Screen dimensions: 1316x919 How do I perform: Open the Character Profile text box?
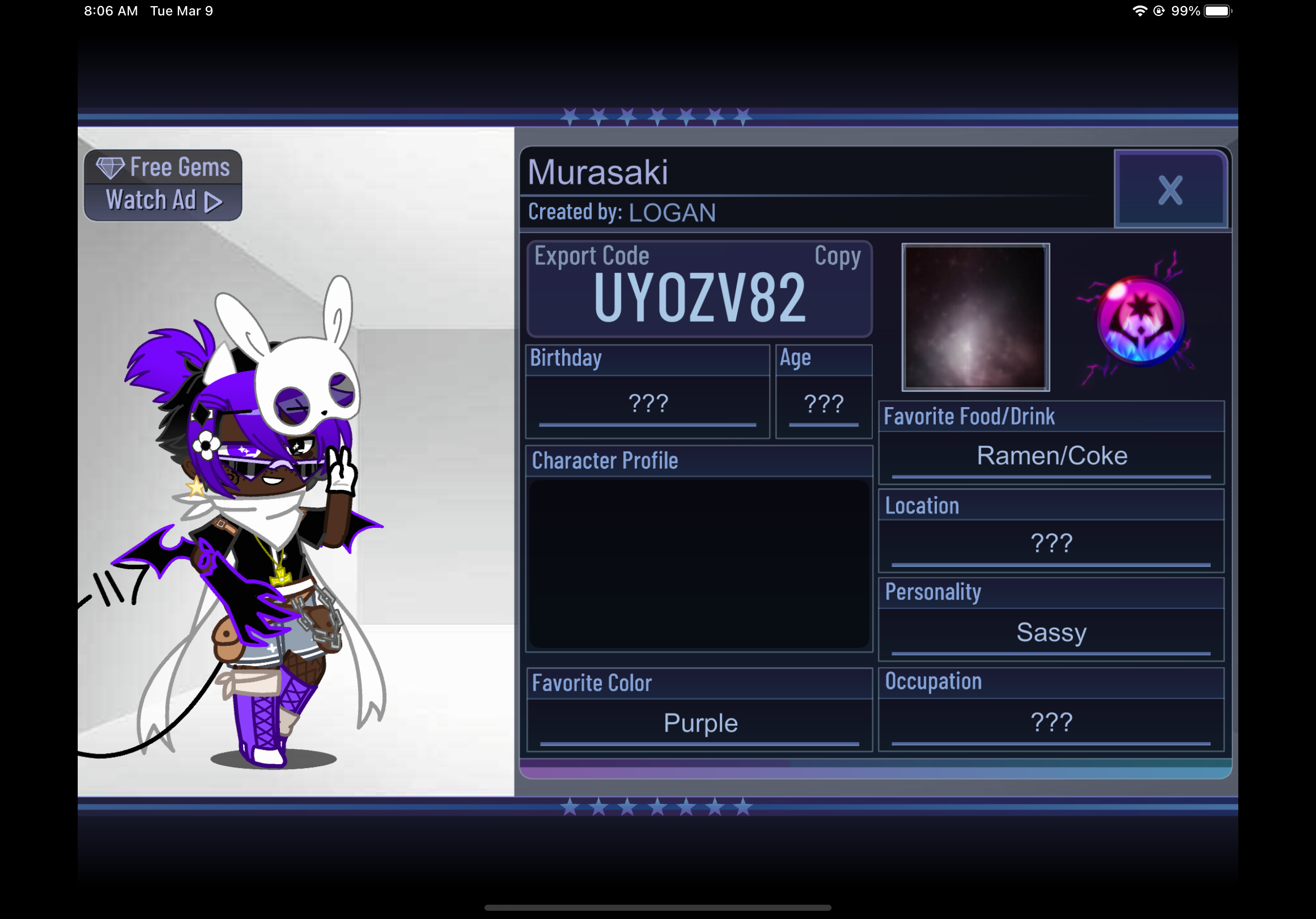pyautogui.click(x=699, y=564)
